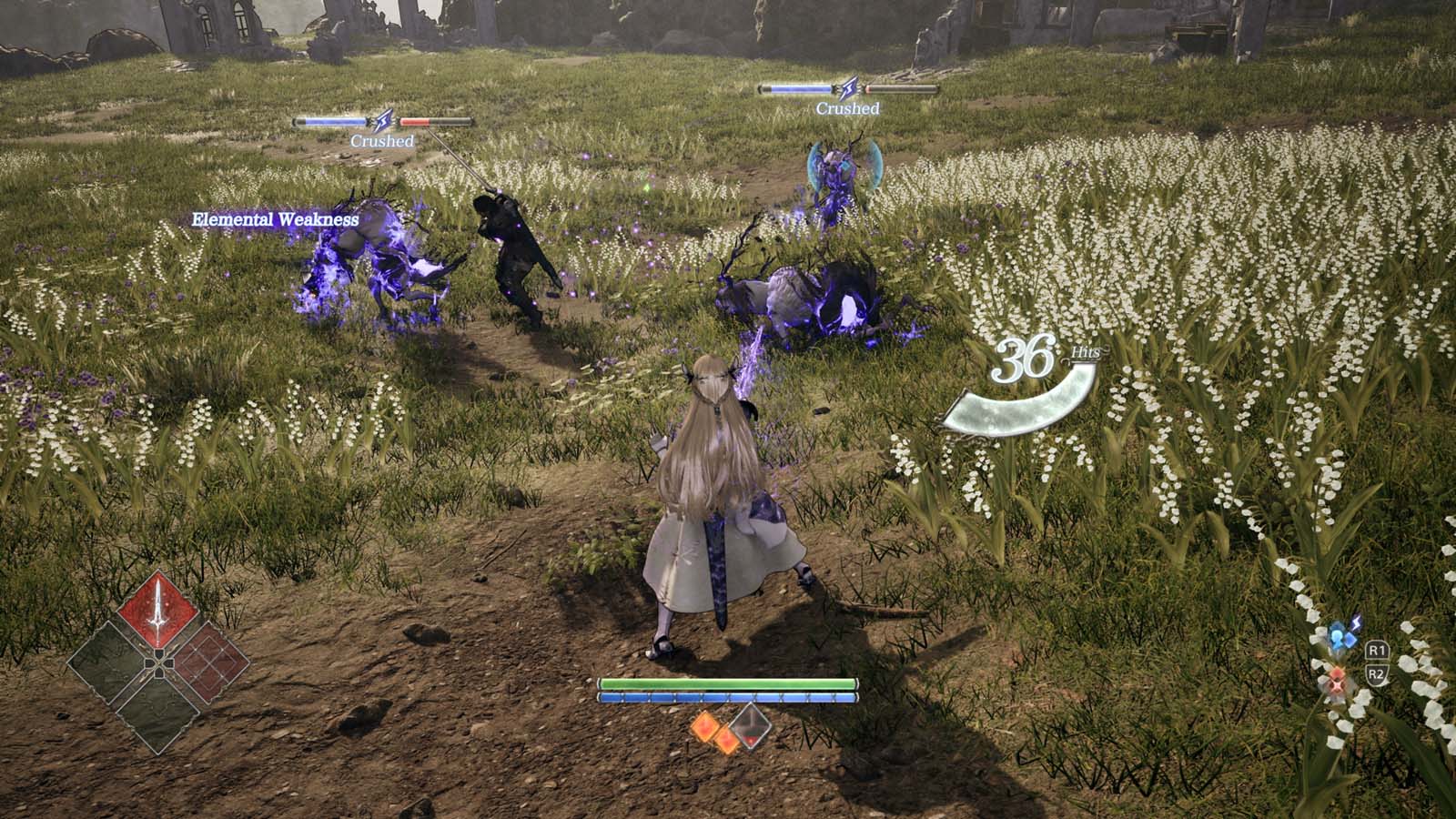Viewport: 1456px width, 819px height.
Task: Click the left enemy's 'Crushed' status label
Action: pos(383,140)
